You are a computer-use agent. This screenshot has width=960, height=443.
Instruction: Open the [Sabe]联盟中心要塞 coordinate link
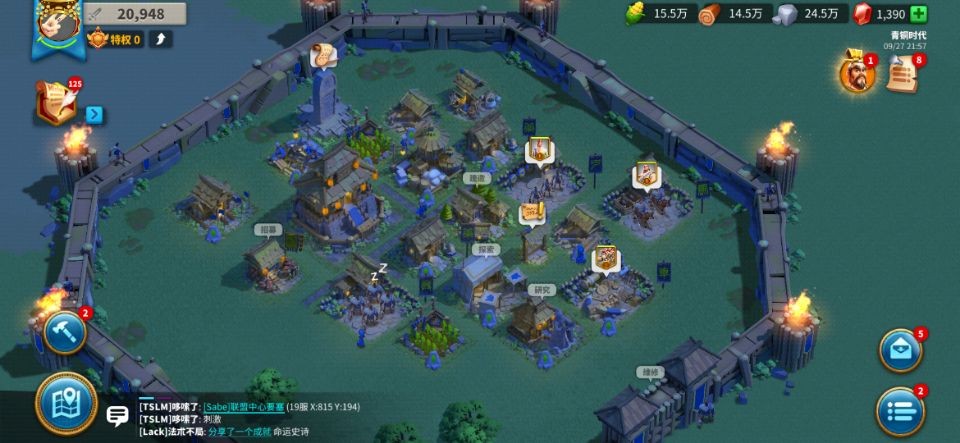[243, 407]
